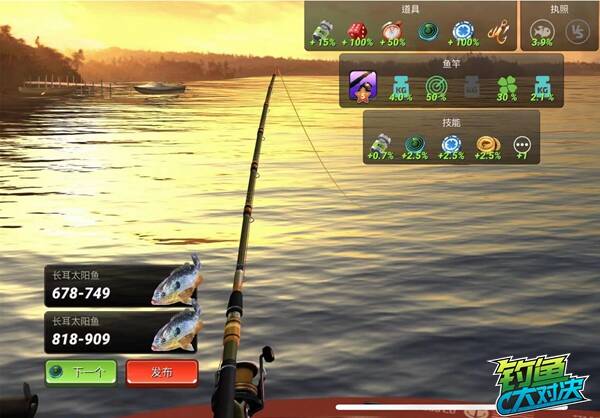This screenshot has width=600, height=418.
Task: Tap the greyed VS license icon
Action: (x=577, y=33)
